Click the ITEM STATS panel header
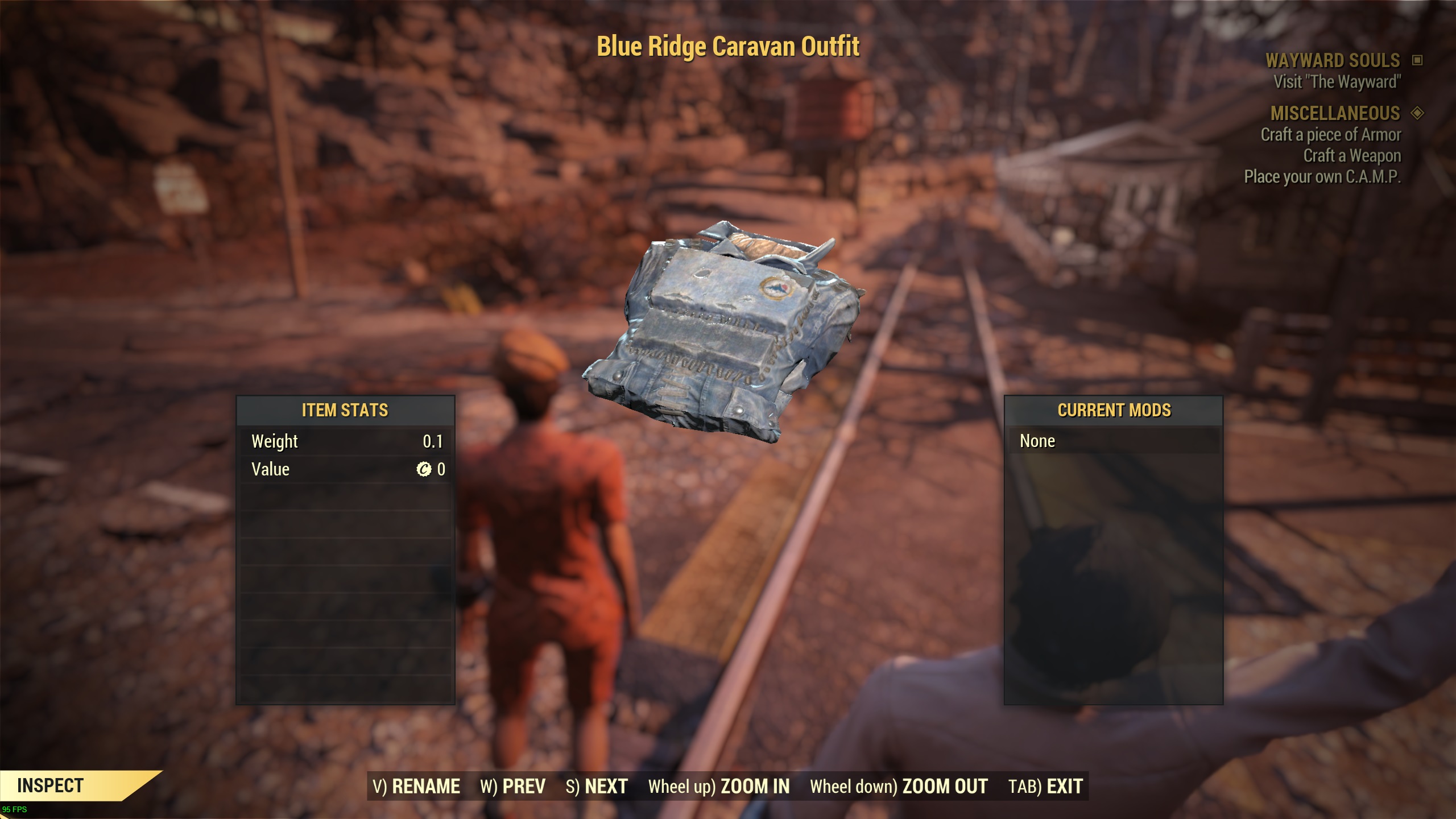The width and height of the screenshot is (1456, 819). coord(345,410)
